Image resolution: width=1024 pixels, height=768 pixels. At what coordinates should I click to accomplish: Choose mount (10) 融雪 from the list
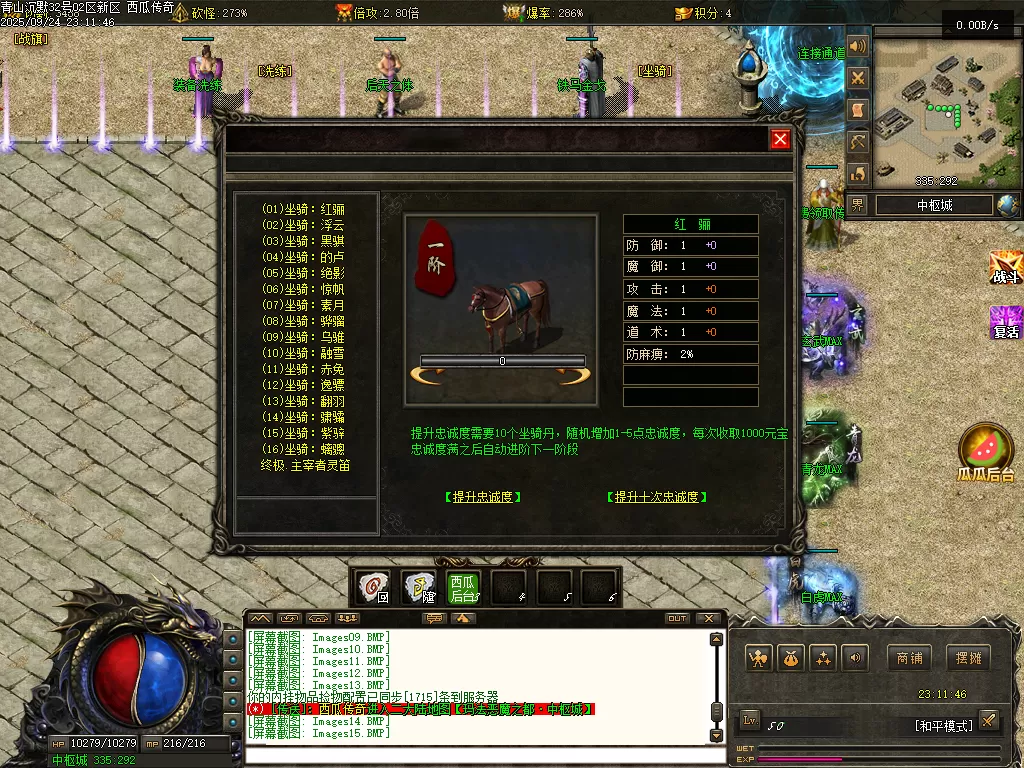(x=303, y=353)
